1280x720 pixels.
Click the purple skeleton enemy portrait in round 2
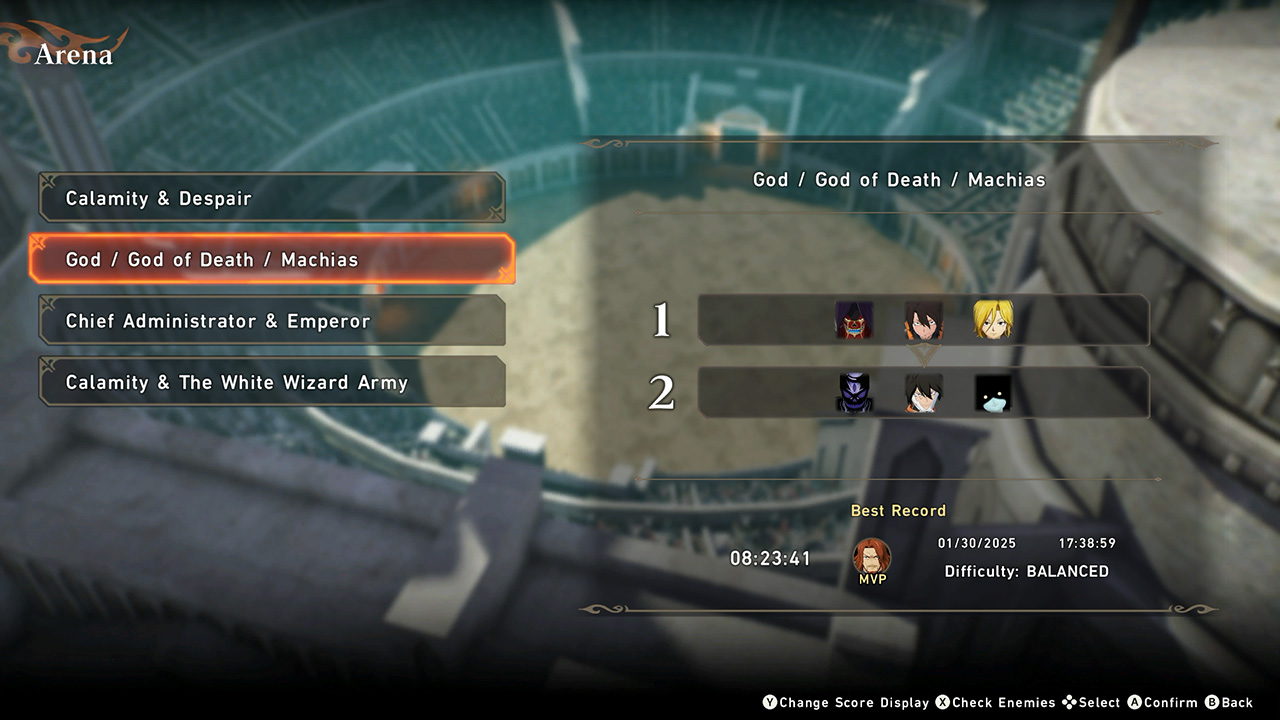(854, 393)
